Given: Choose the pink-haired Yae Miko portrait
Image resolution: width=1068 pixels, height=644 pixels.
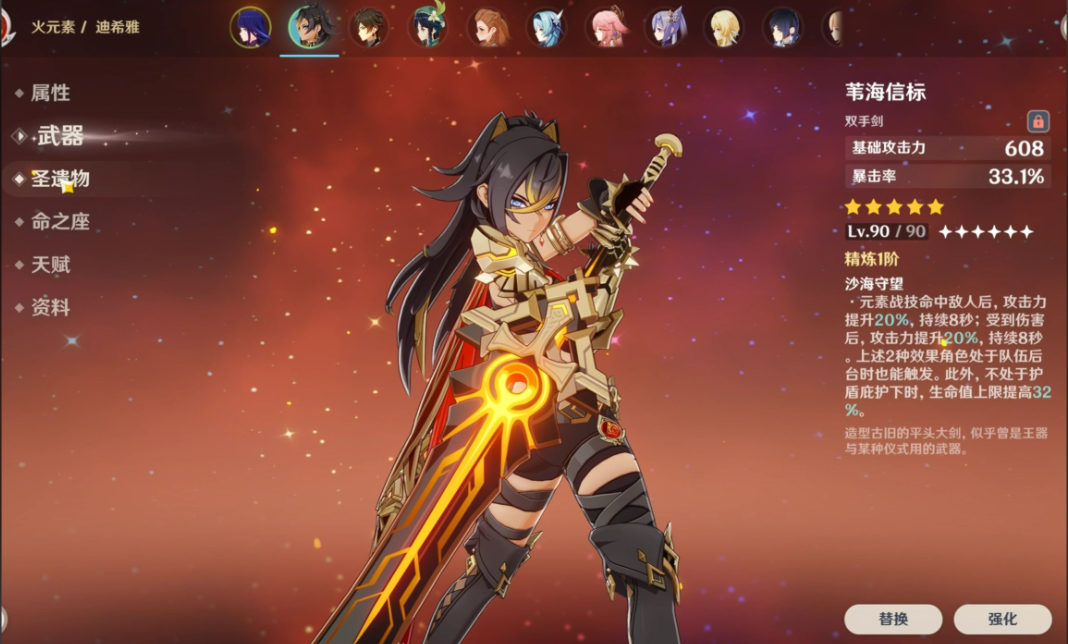Looking at the screenshot, I should pos(606,27).
